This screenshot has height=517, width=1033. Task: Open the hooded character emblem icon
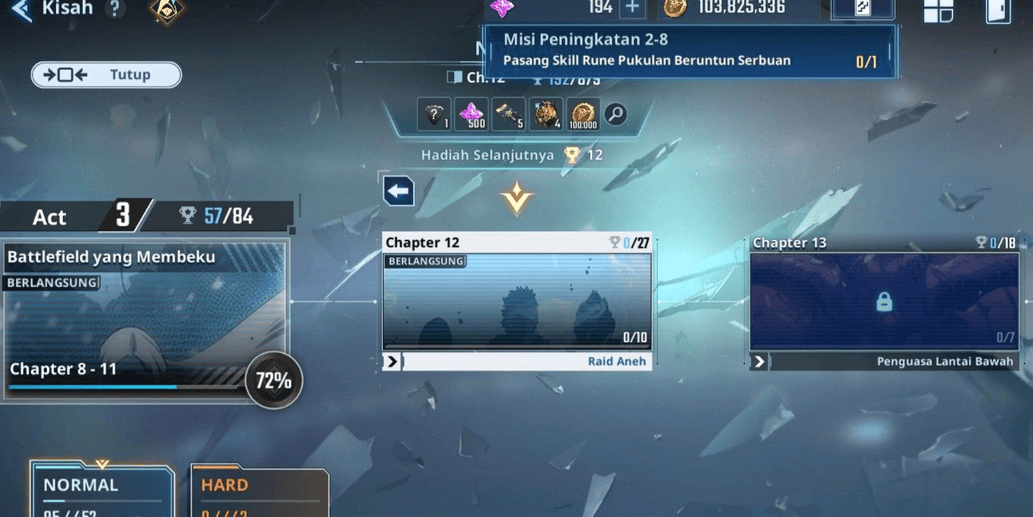pyautogui.click(x=166, y=10)
